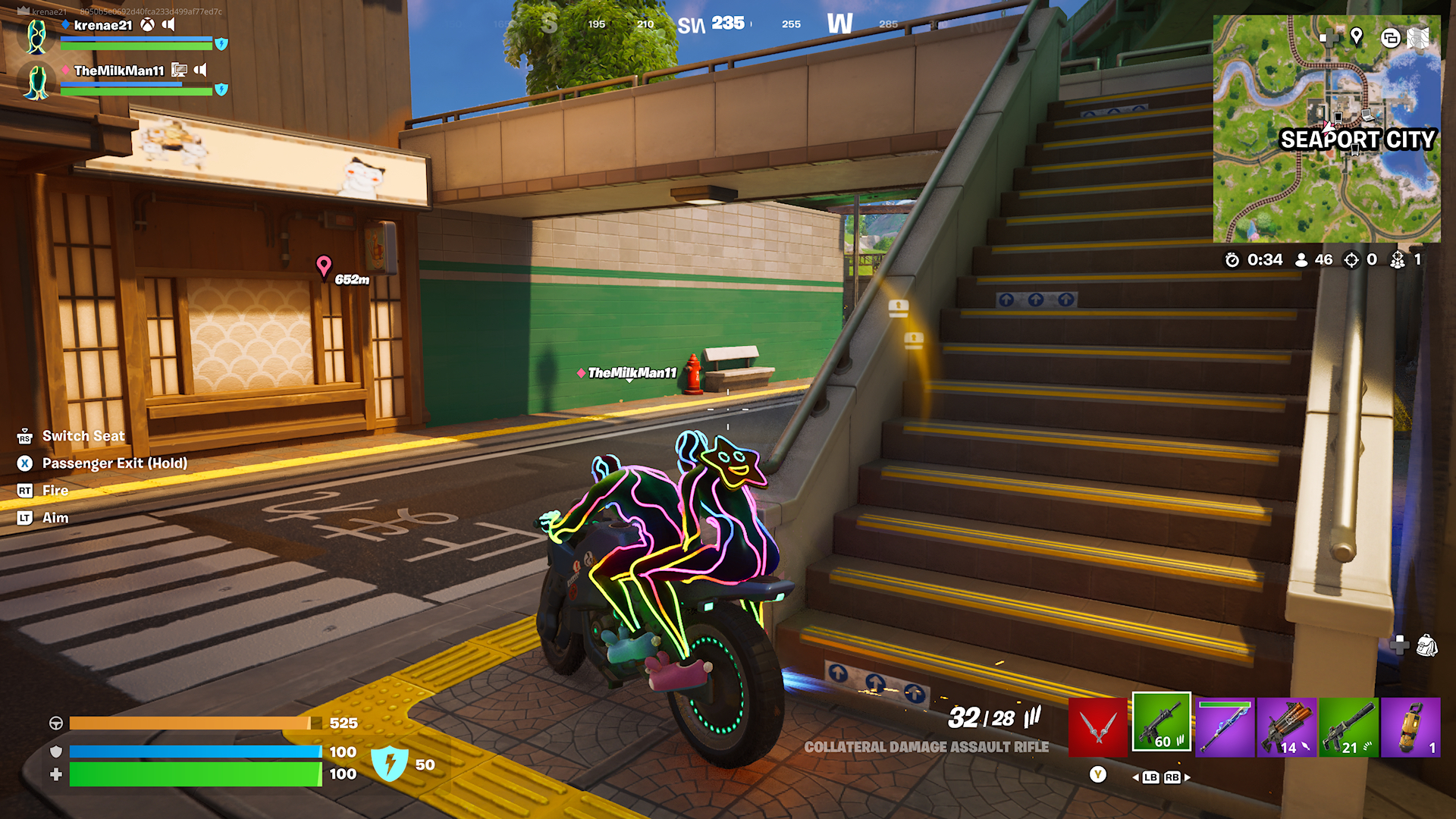Image resolution: width=1456 pixels, height=819 pixels.
Task: Switch to the green suppressed SMG slot
Action: coord(1348,726)
